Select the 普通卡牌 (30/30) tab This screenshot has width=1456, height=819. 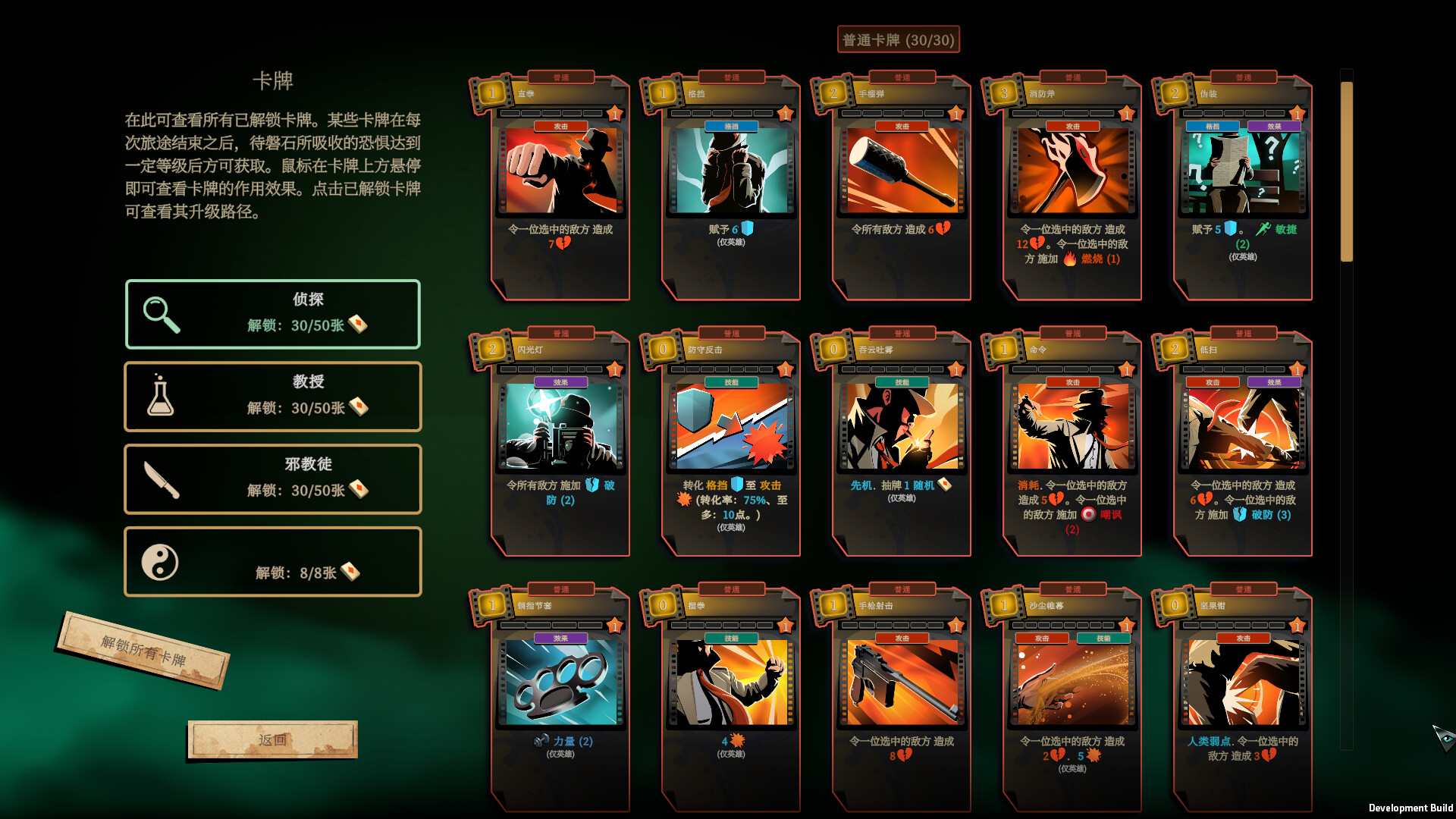pyautogui.click(x=898, y=39)
